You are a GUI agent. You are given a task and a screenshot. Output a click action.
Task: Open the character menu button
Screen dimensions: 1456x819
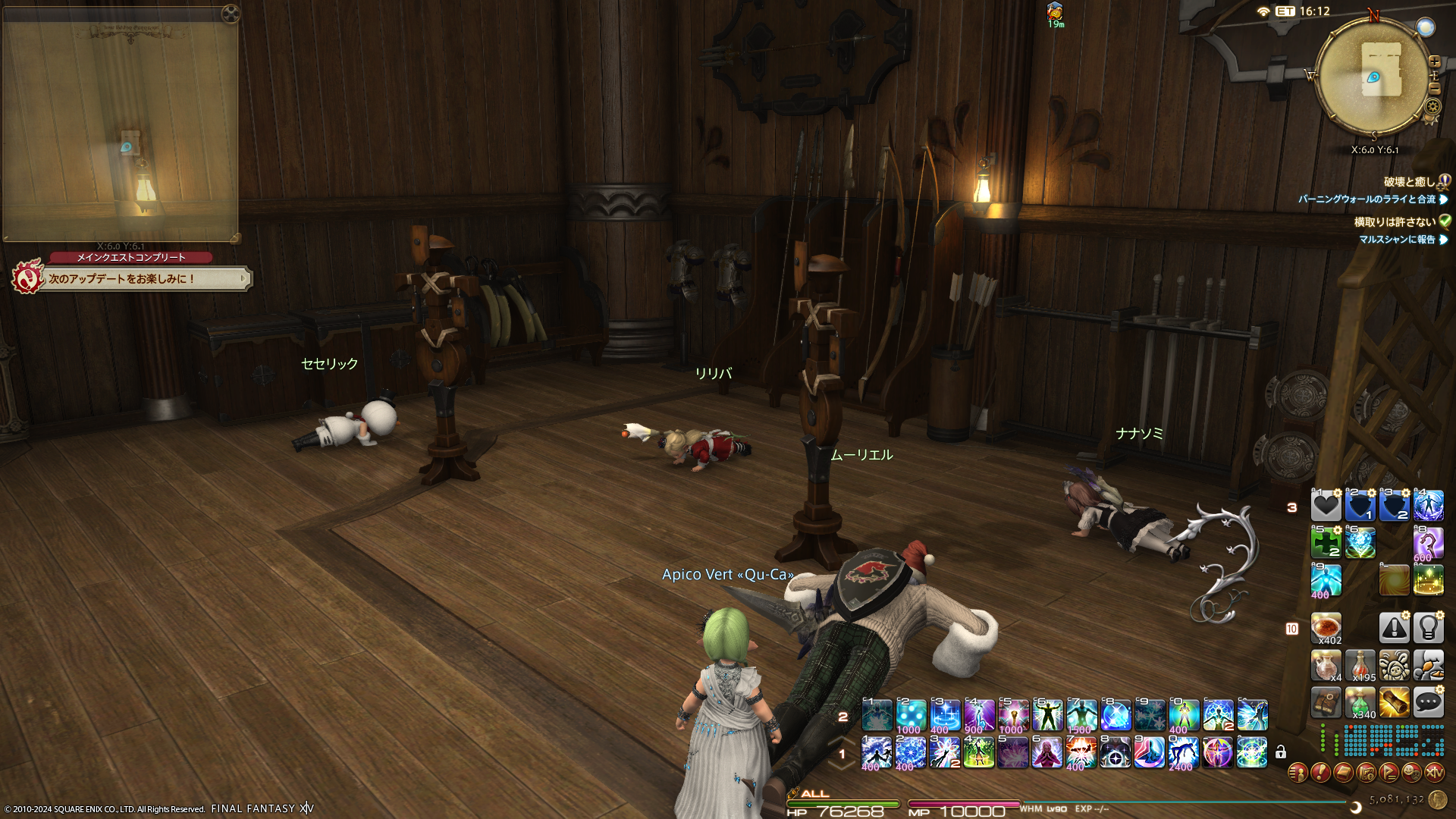point(1298,772)
